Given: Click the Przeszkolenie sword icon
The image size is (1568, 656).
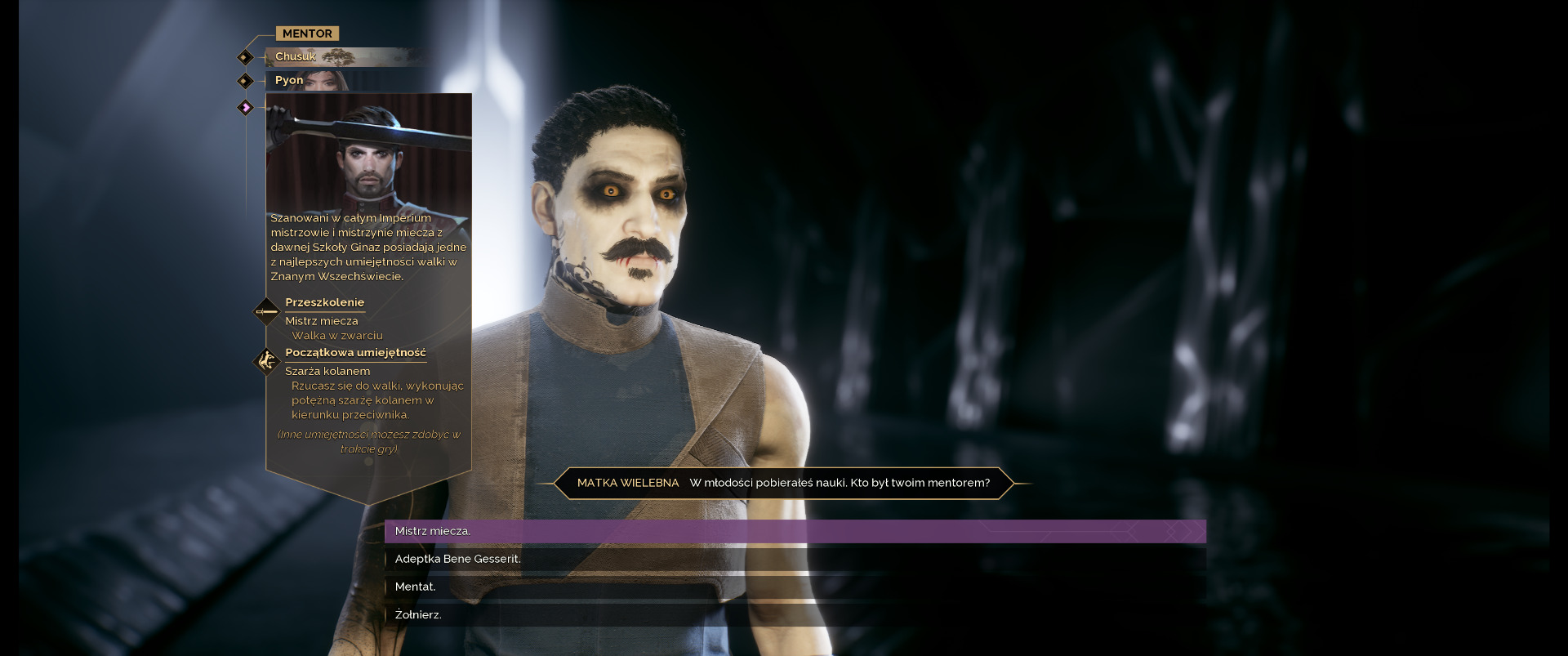Looking at the screenshot, I should 266,311.
